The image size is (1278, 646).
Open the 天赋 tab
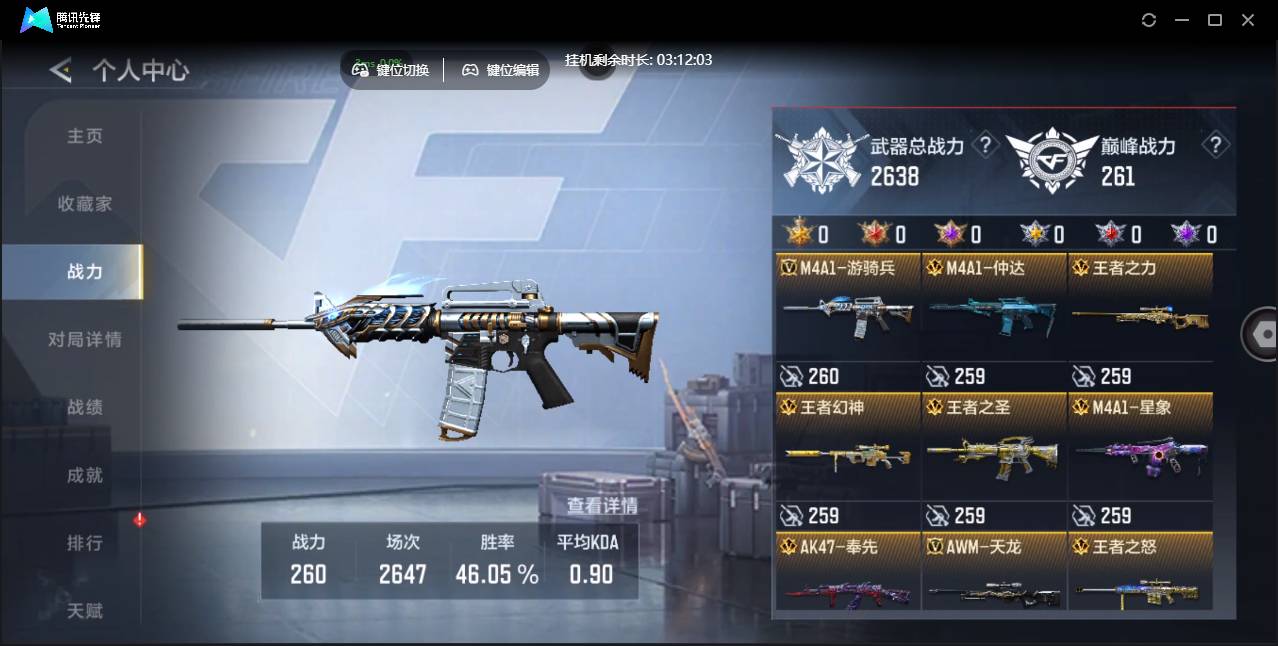click(85, 610)
